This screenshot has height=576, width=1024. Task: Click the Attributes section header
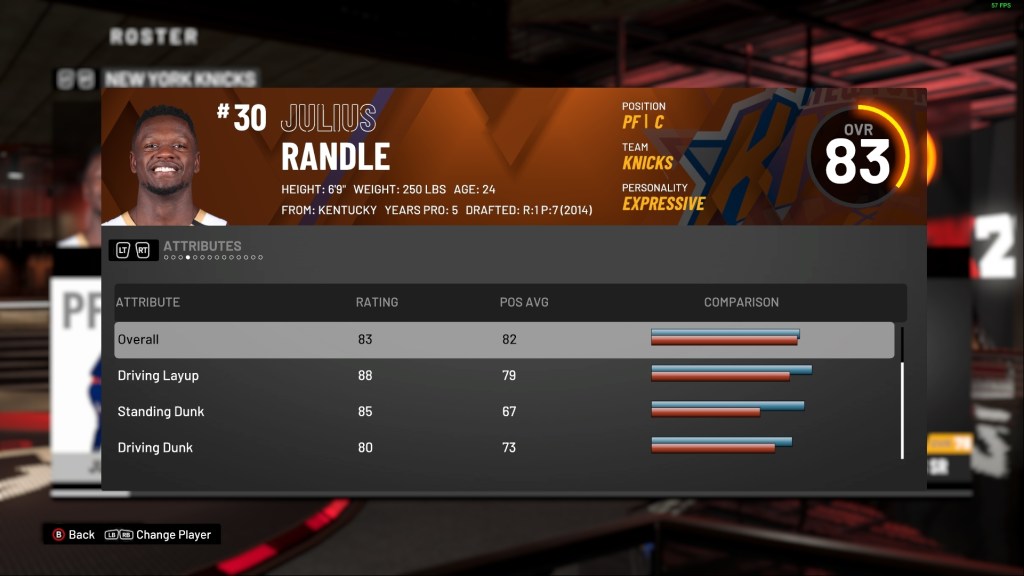pos(201,246)
